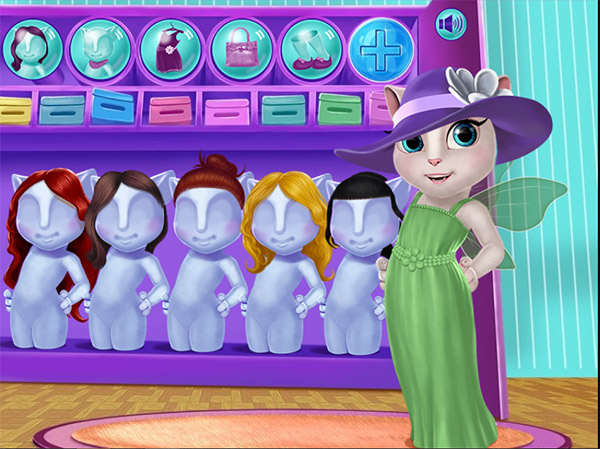This screenshot has height=449, width=600.
Task: Toggle the sound speaker button
Action: pyautogui.click(x=451, y=22)
